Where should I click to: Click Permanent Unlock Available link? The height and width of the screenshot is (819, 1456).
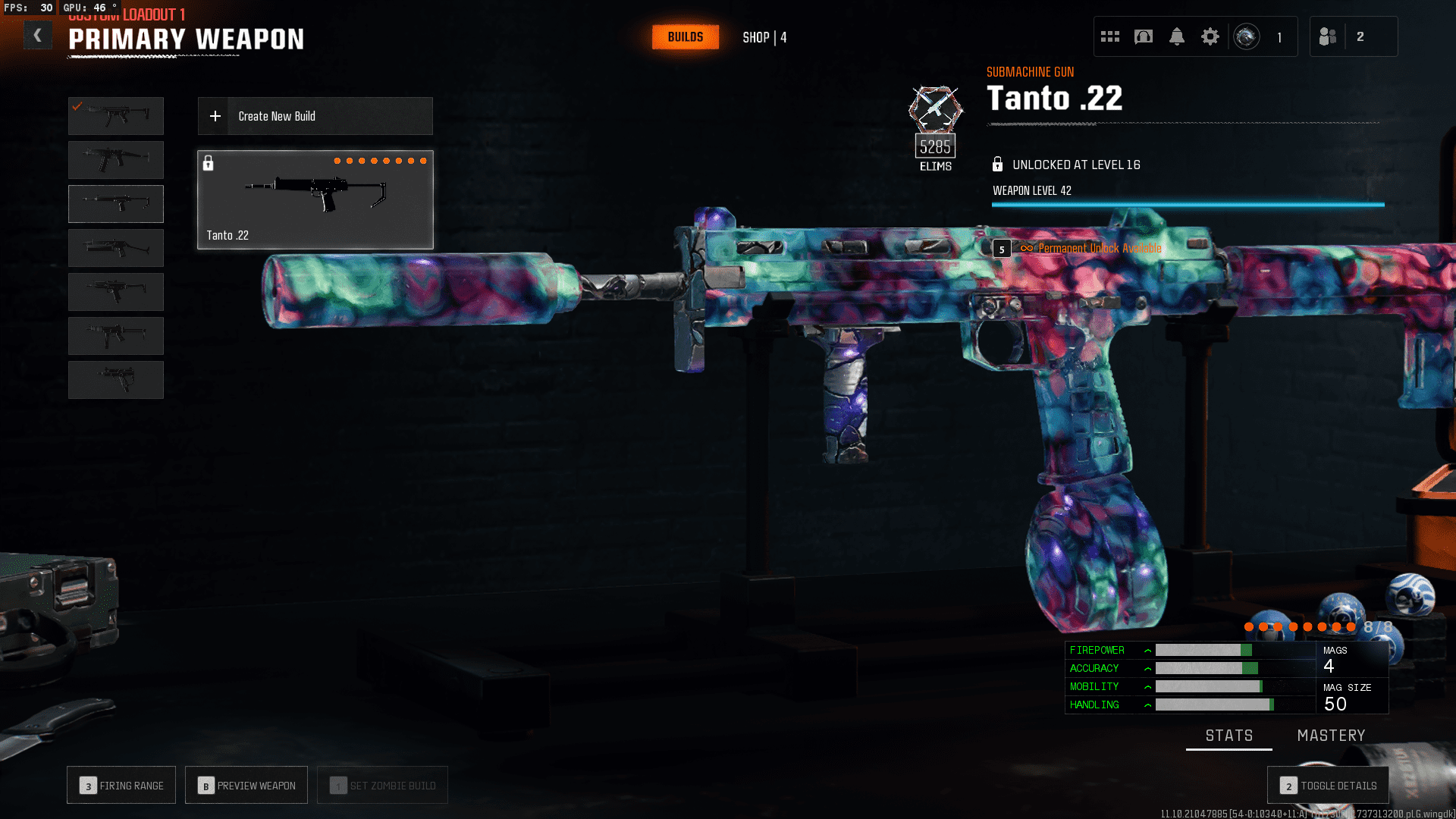pyautogui.click(x=1099, y=249)
